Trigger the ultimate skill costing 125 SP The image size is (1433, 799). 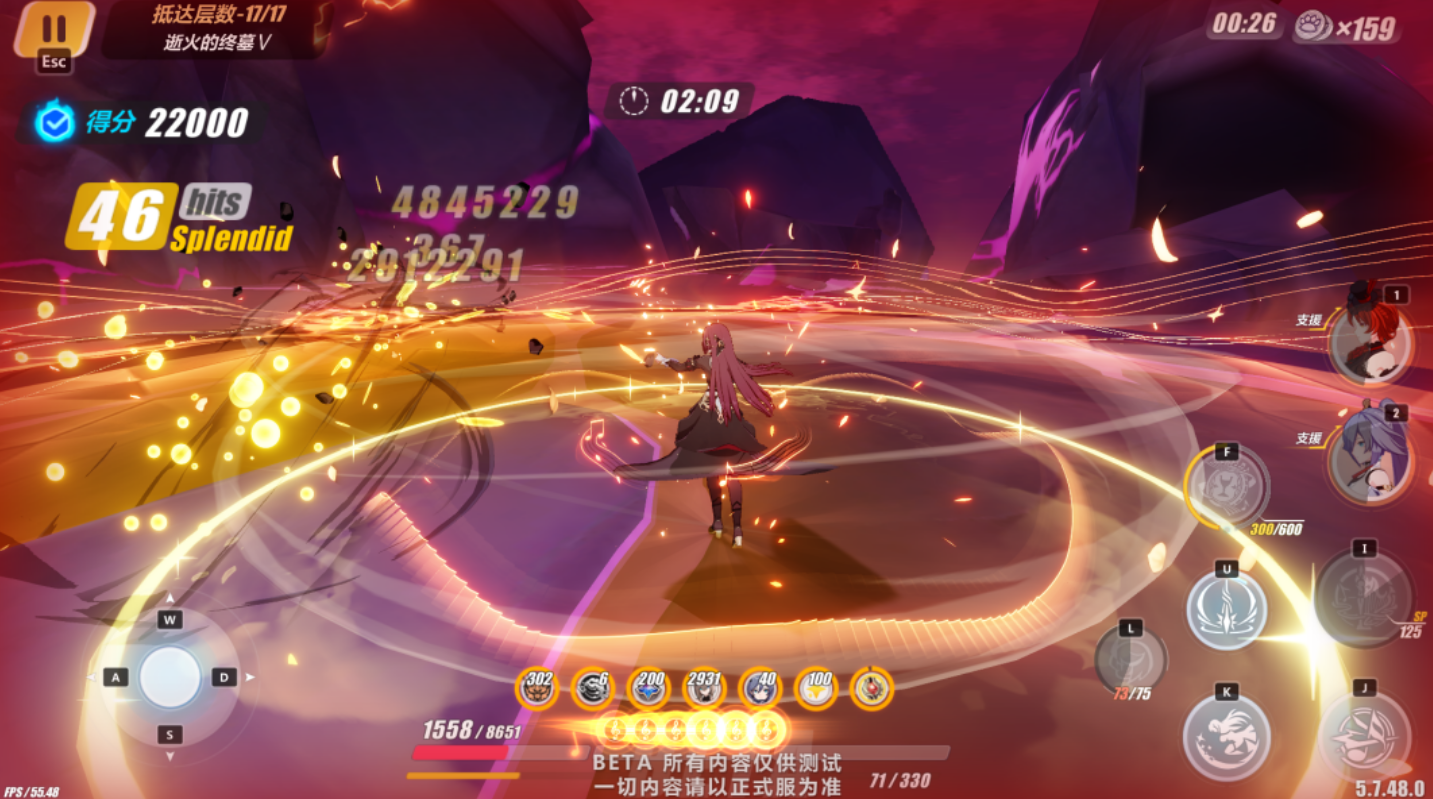[x=1362, y=598]
